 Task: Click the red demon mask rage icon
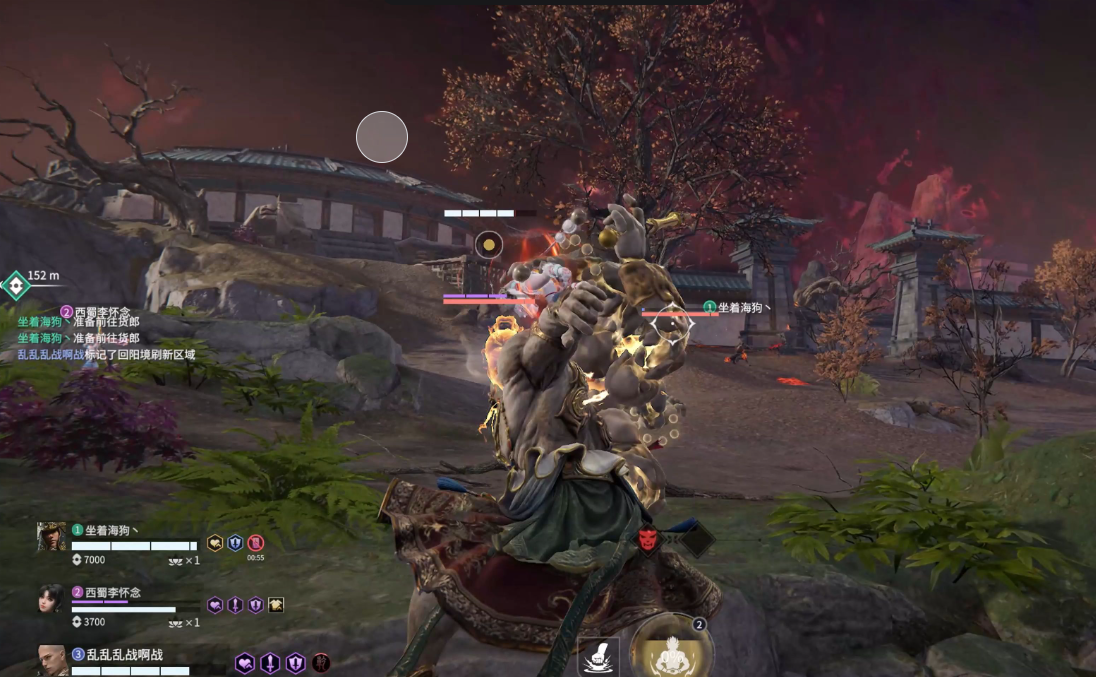click(x=649, y=540)
